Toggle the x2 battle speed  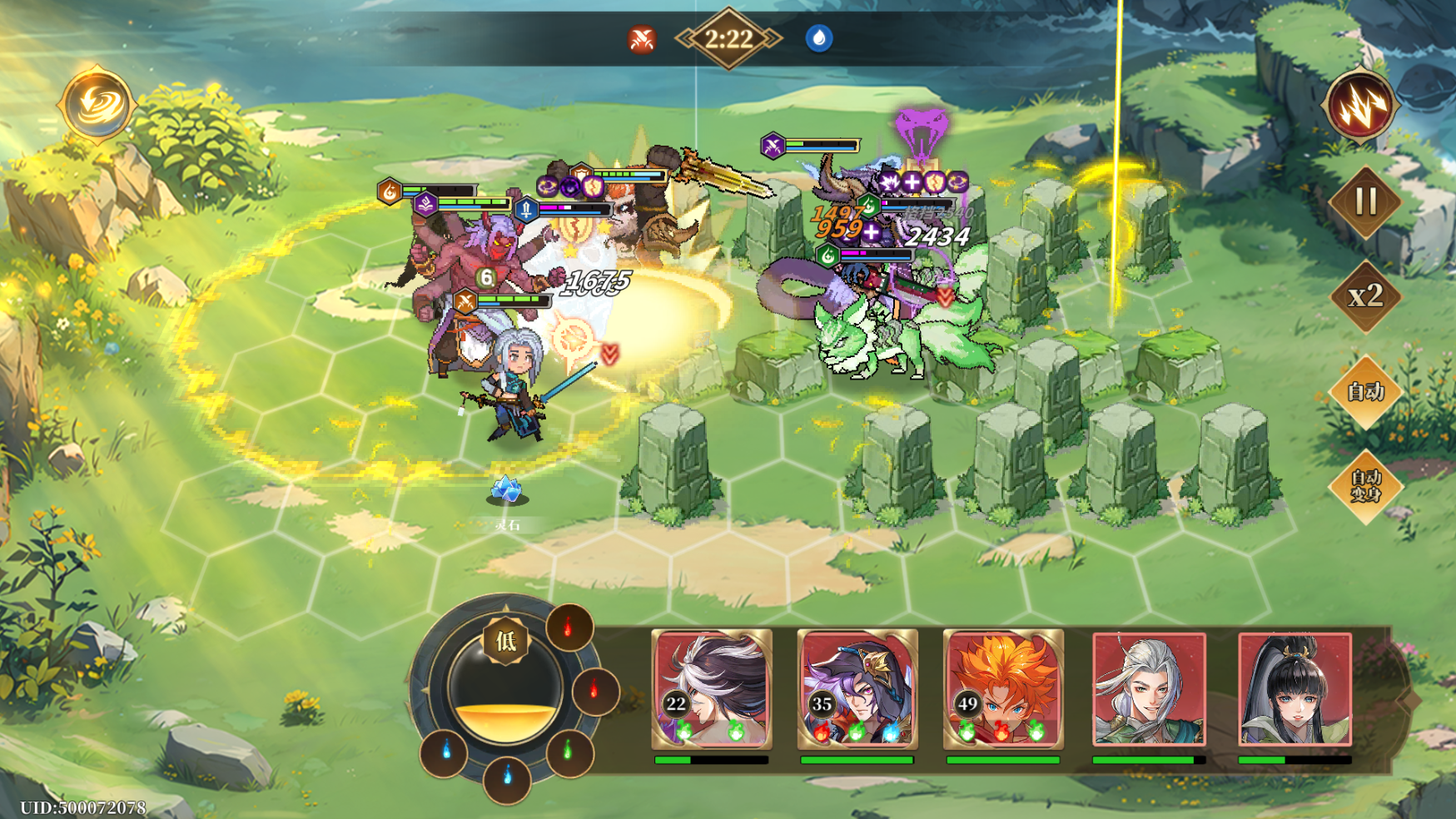1365,295
